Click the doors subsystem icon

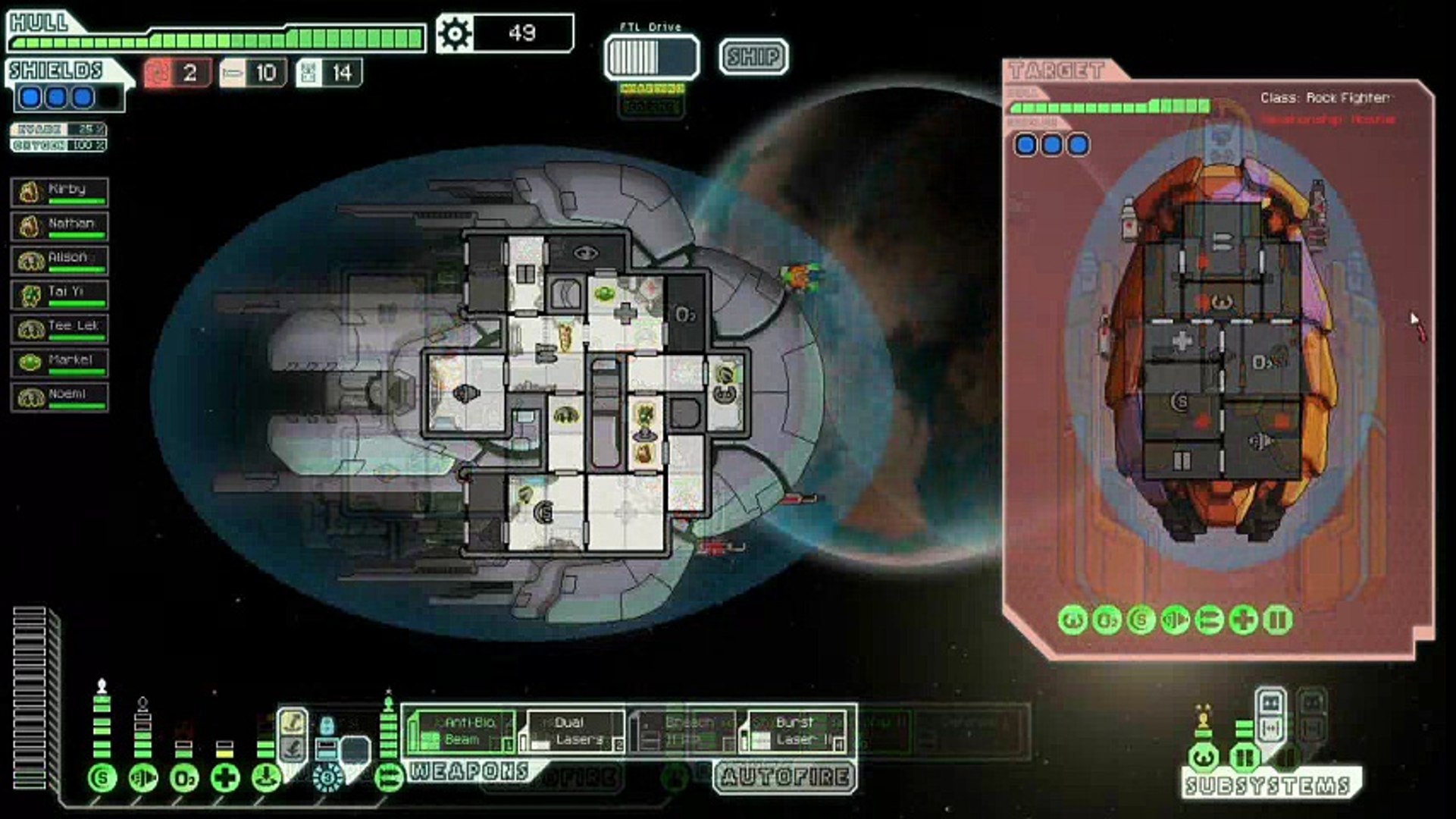pos(1244,757)
